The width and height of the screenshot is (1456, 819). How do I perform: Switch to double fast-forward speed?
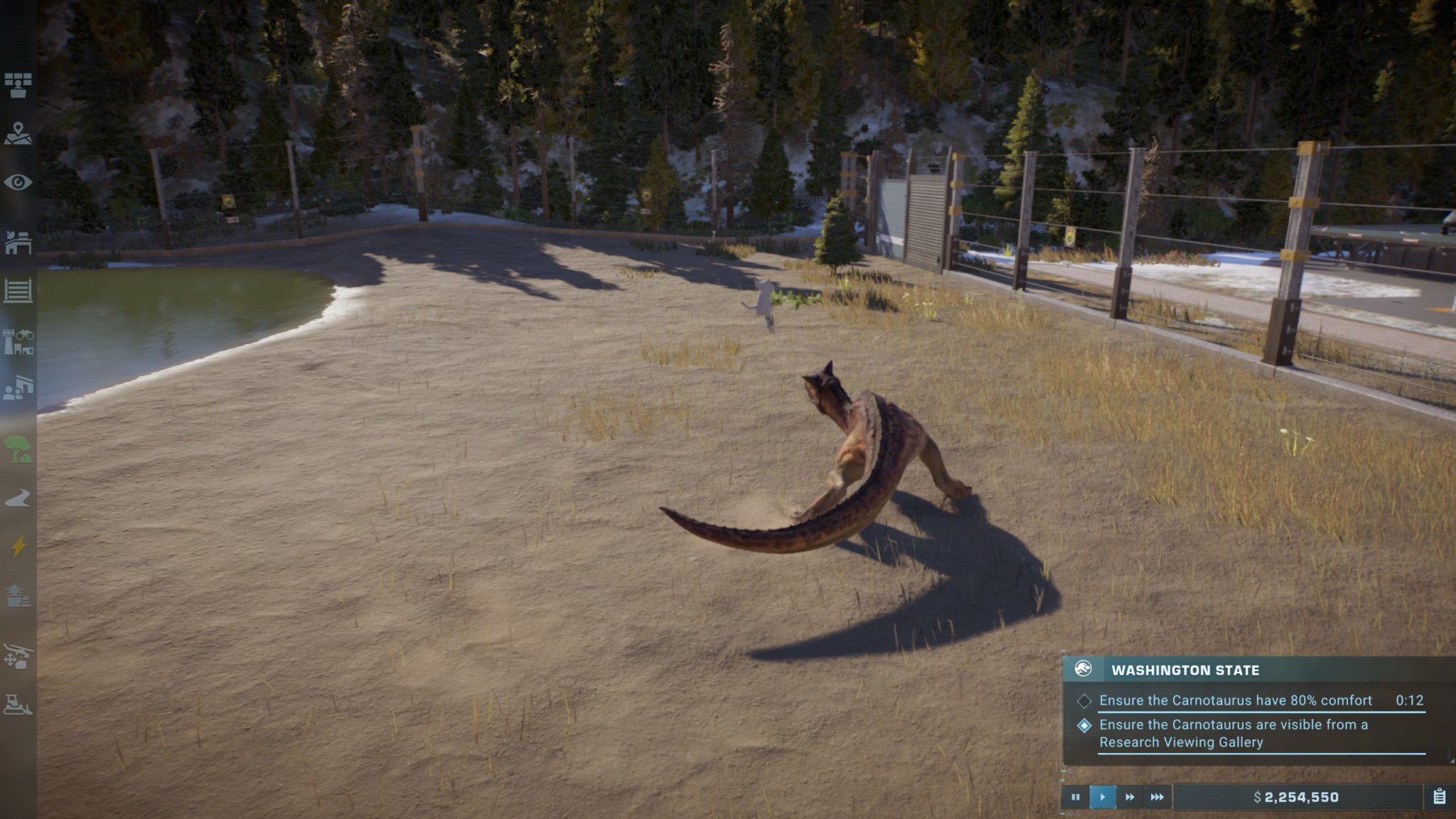(x=1130, y=797)
